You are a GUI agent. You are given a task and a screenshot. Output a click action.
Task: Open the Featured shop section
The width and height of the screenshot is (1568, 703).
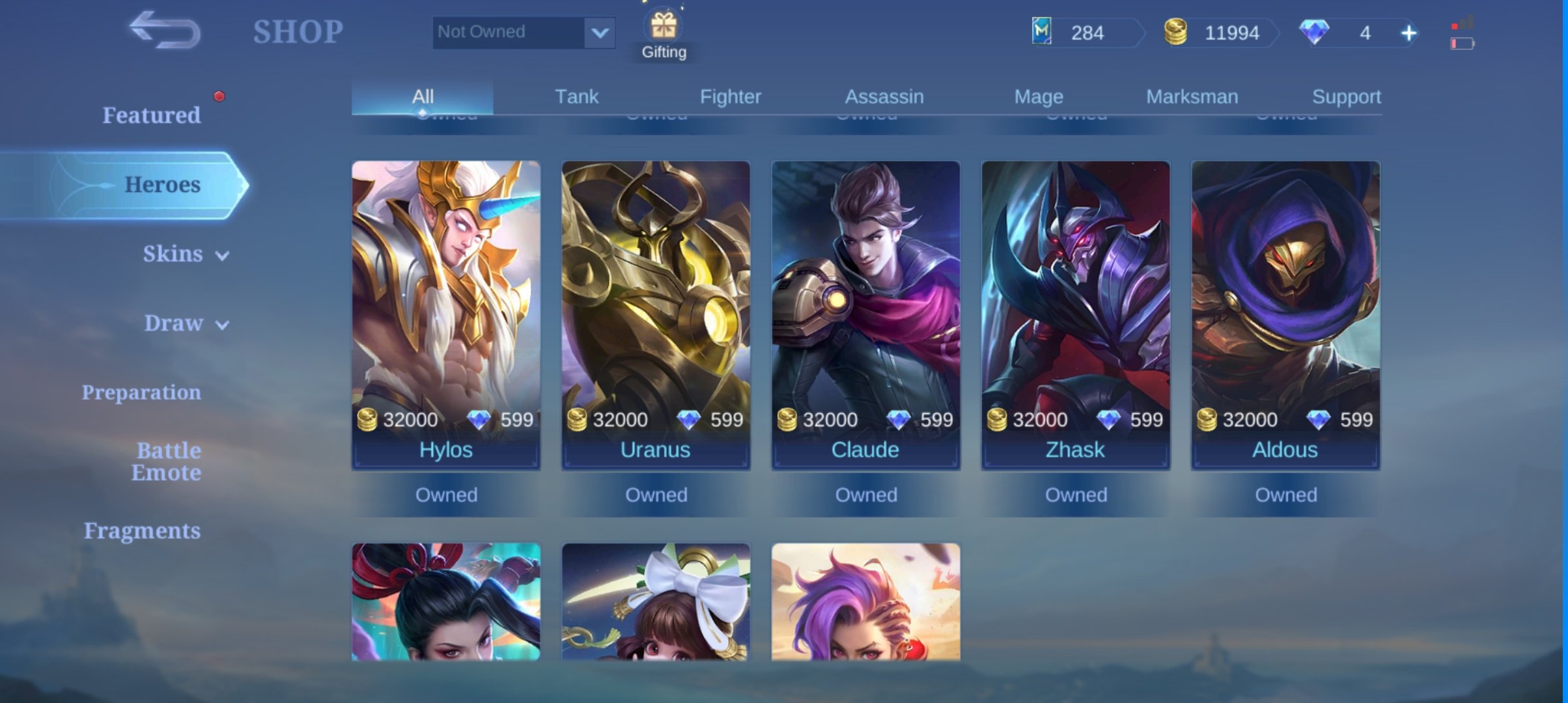(151, 115)
